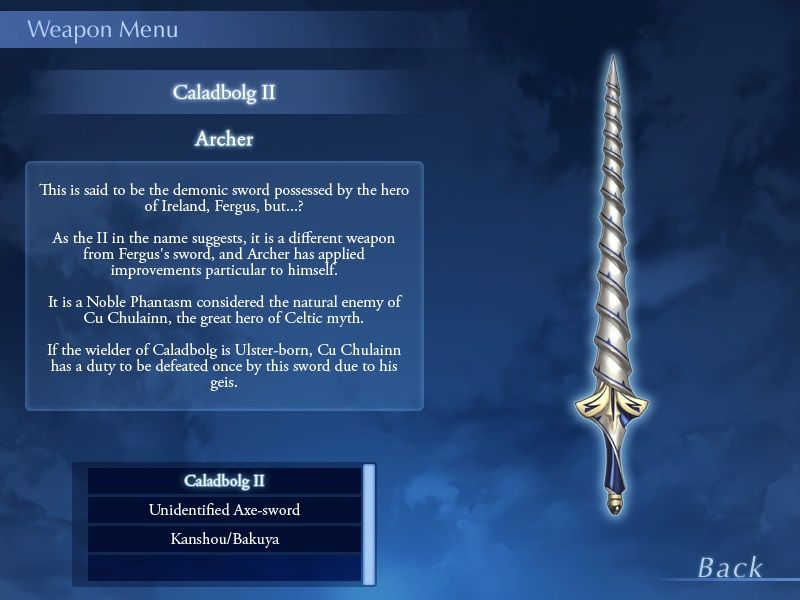Select Caladbolg II in the weapon list
This screenshot has width=800, height=600.
pyautogui.click(x=224, y=481)
